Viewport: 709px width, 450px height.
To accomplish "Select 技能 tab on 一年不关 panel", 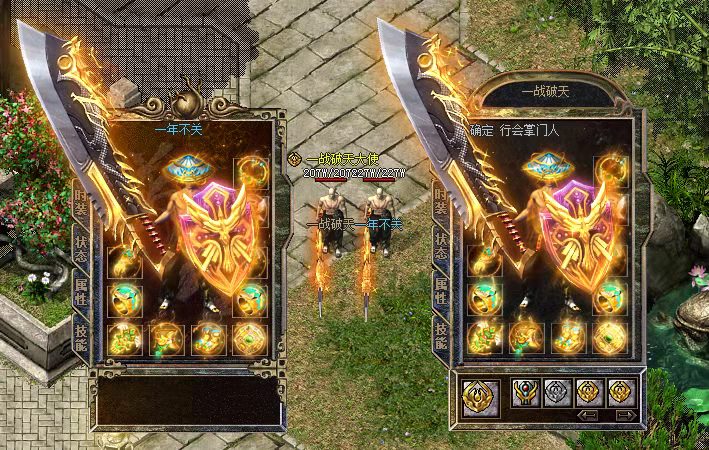I will tap(80, 334).
